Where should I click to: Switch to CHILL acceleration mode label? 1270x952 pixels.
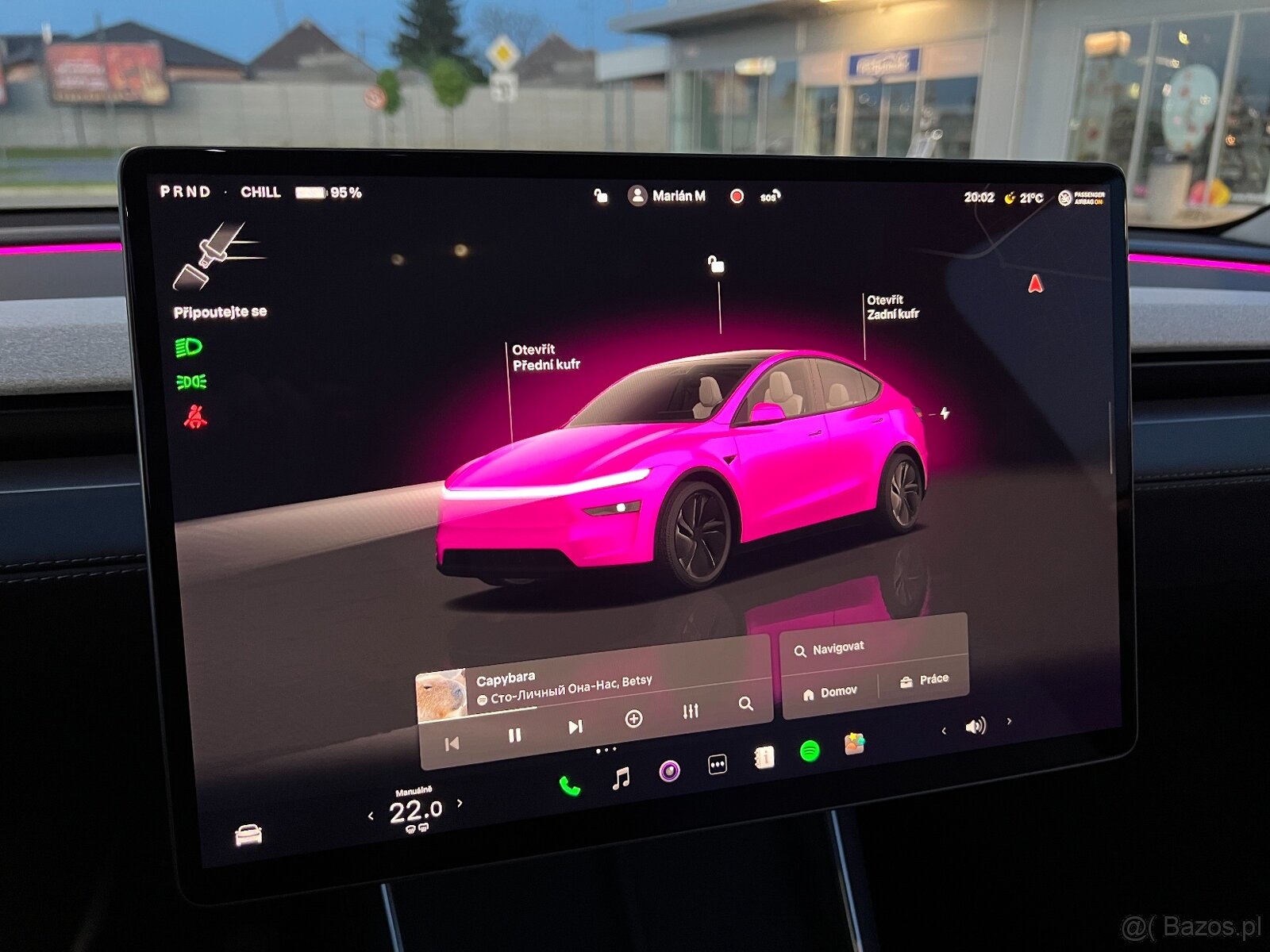(262, 192)
